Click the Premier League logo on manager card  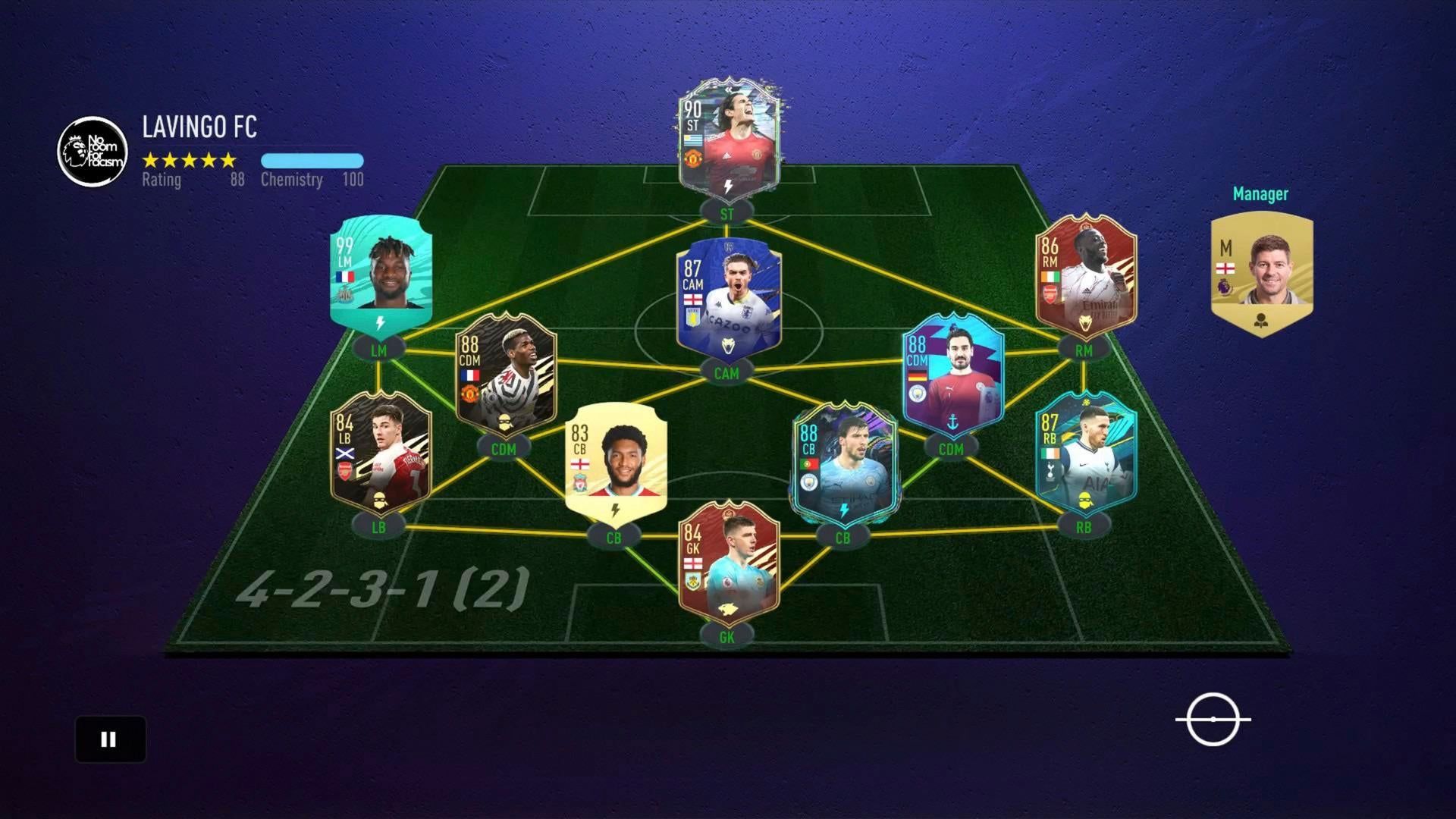[x=1224, y=288]
